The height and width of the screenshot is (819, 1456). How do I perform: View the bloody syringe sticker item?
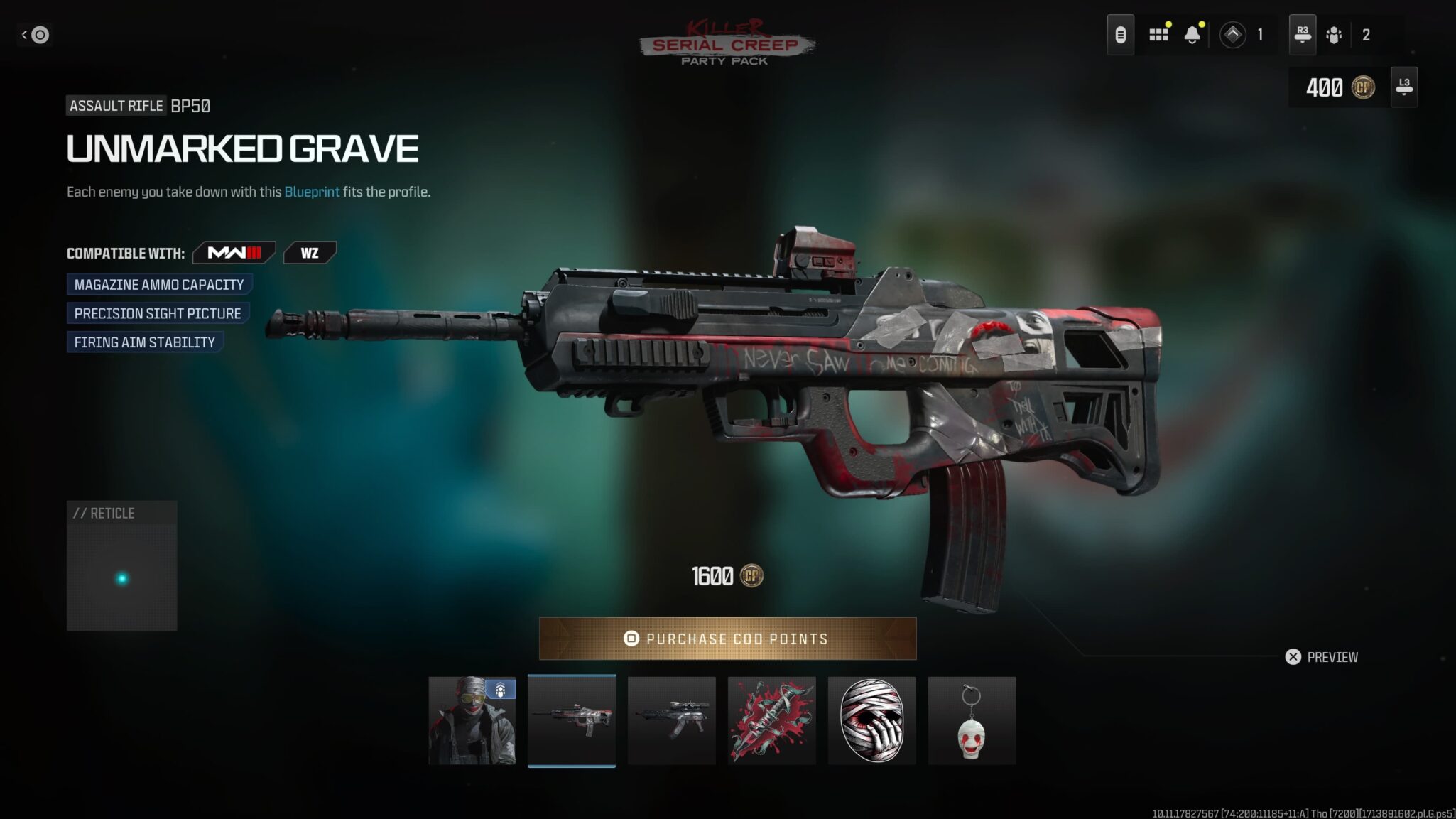click(771, 720)
